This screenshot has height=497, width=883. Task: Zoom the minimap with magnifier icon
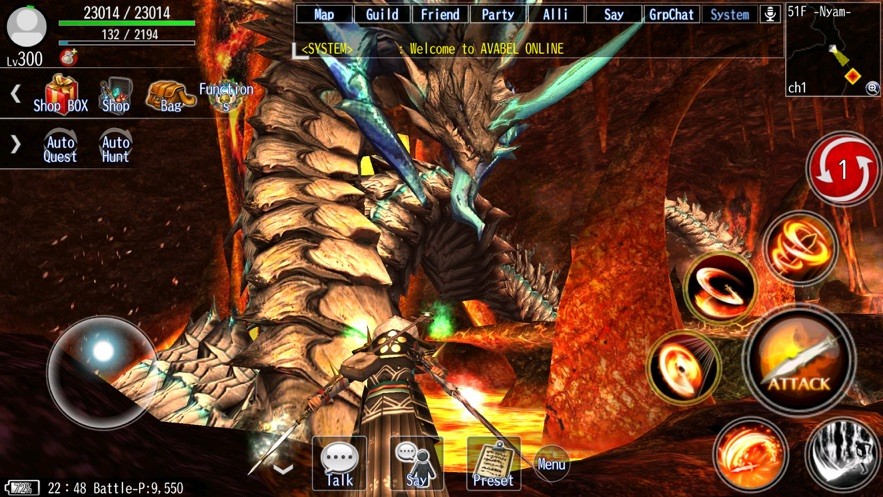click(872, 88)
